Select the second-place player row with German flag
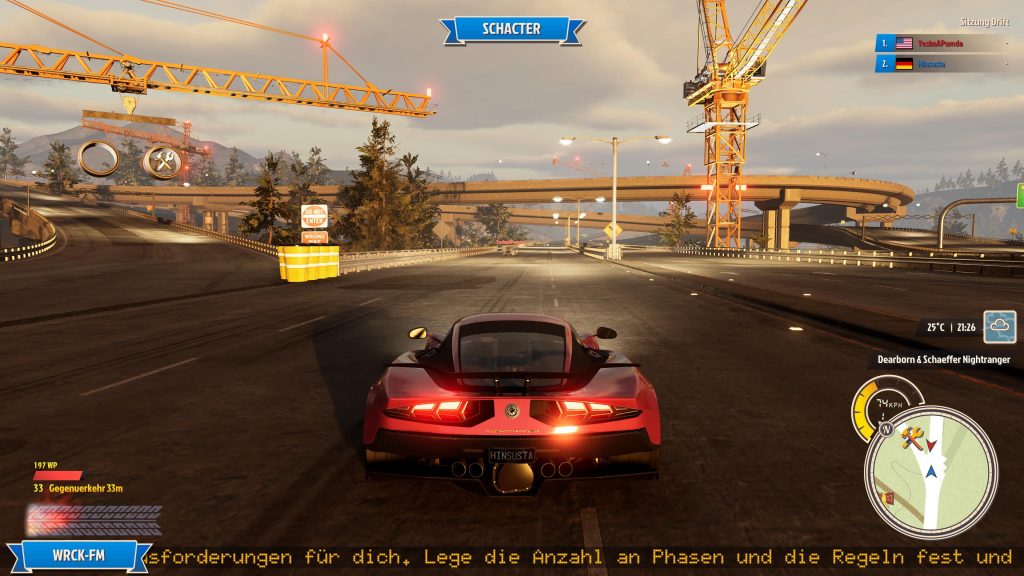The width and height of the screenshot is (1024, 576). (940, 64)
